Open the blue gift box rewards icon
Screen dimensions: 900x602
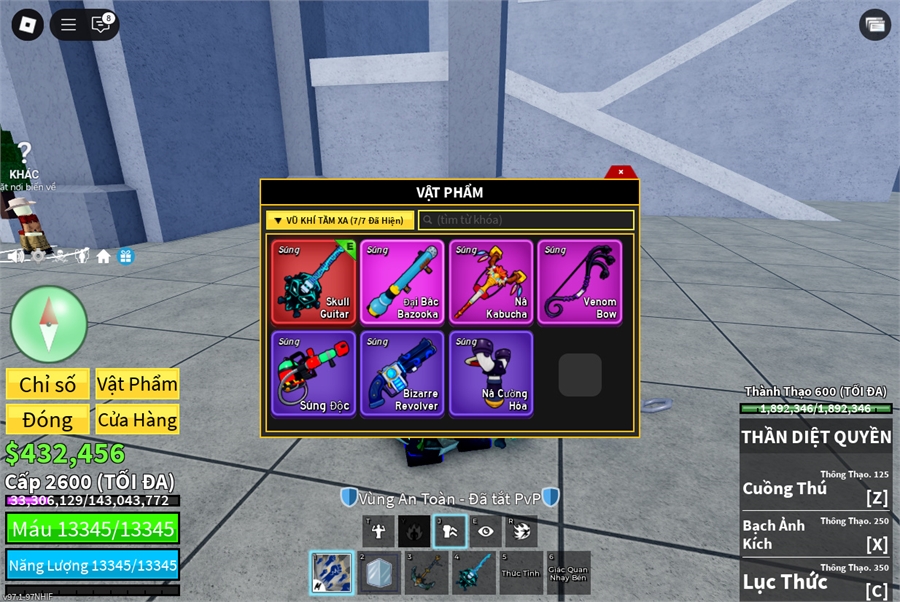coord(126,256)
